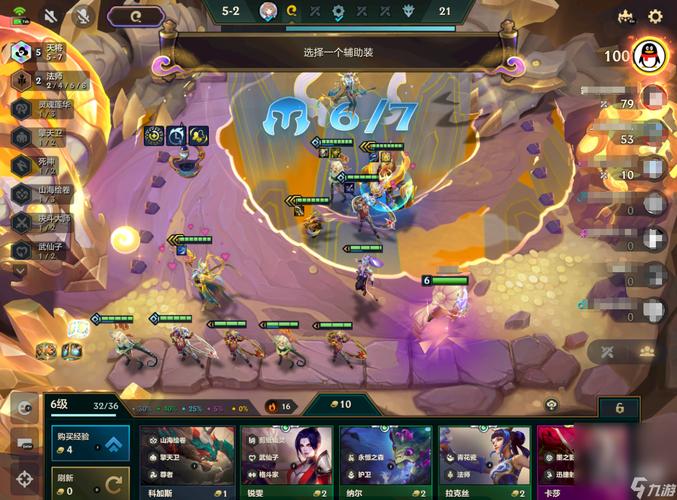
Task: Open the settings gear
Action: coord(656,16)
